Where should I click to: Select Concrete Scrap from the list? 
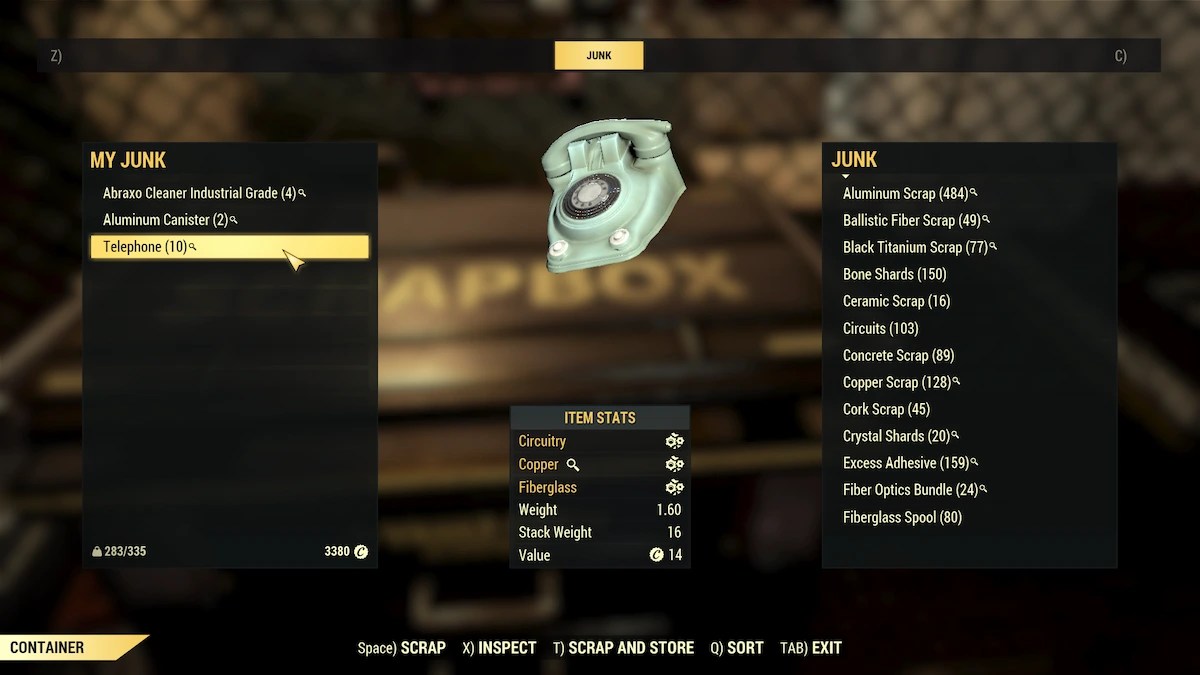pos(898,355)
